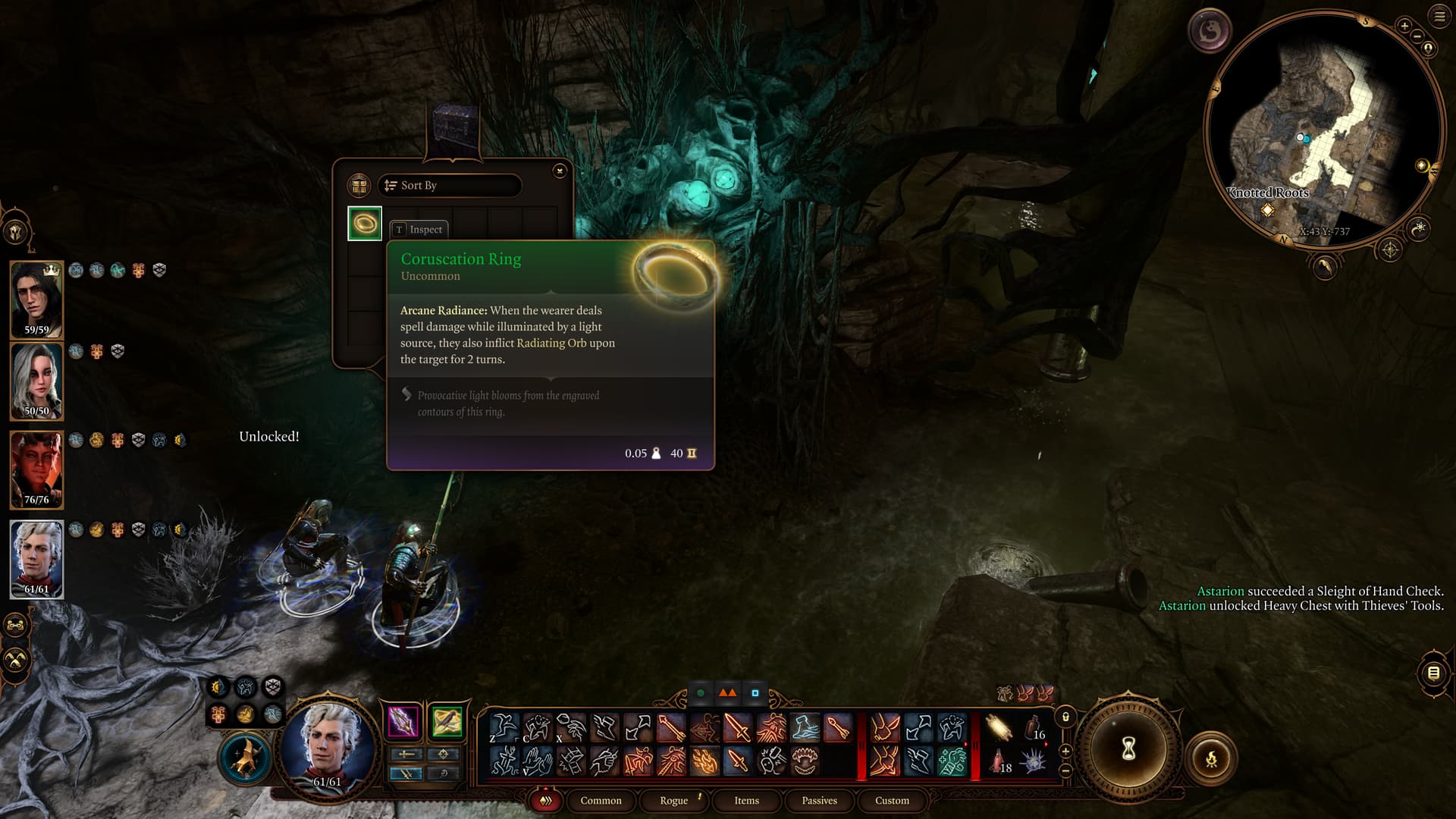Select Astarion's portrait in the party list
This screenshot has width=1456, height=819.
click(x=36, y=560)
